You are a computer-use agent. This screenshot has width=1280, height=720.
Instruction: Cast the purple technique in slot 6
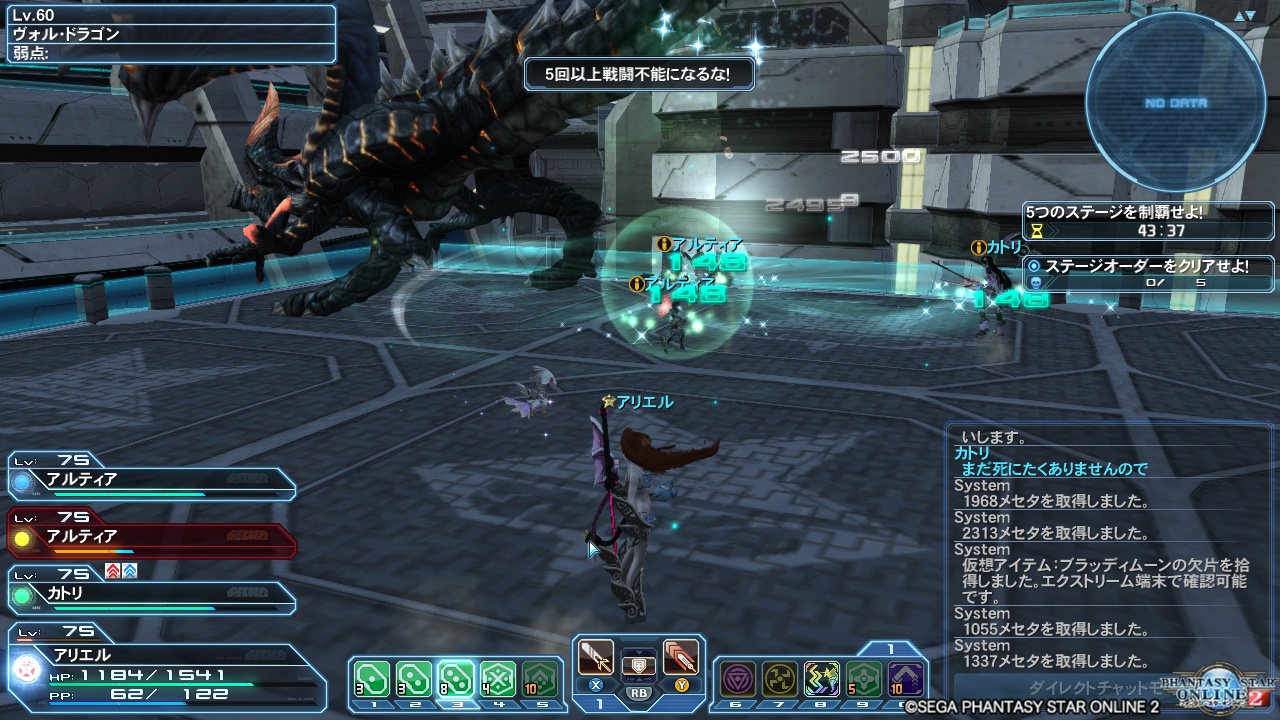[739, 678]
